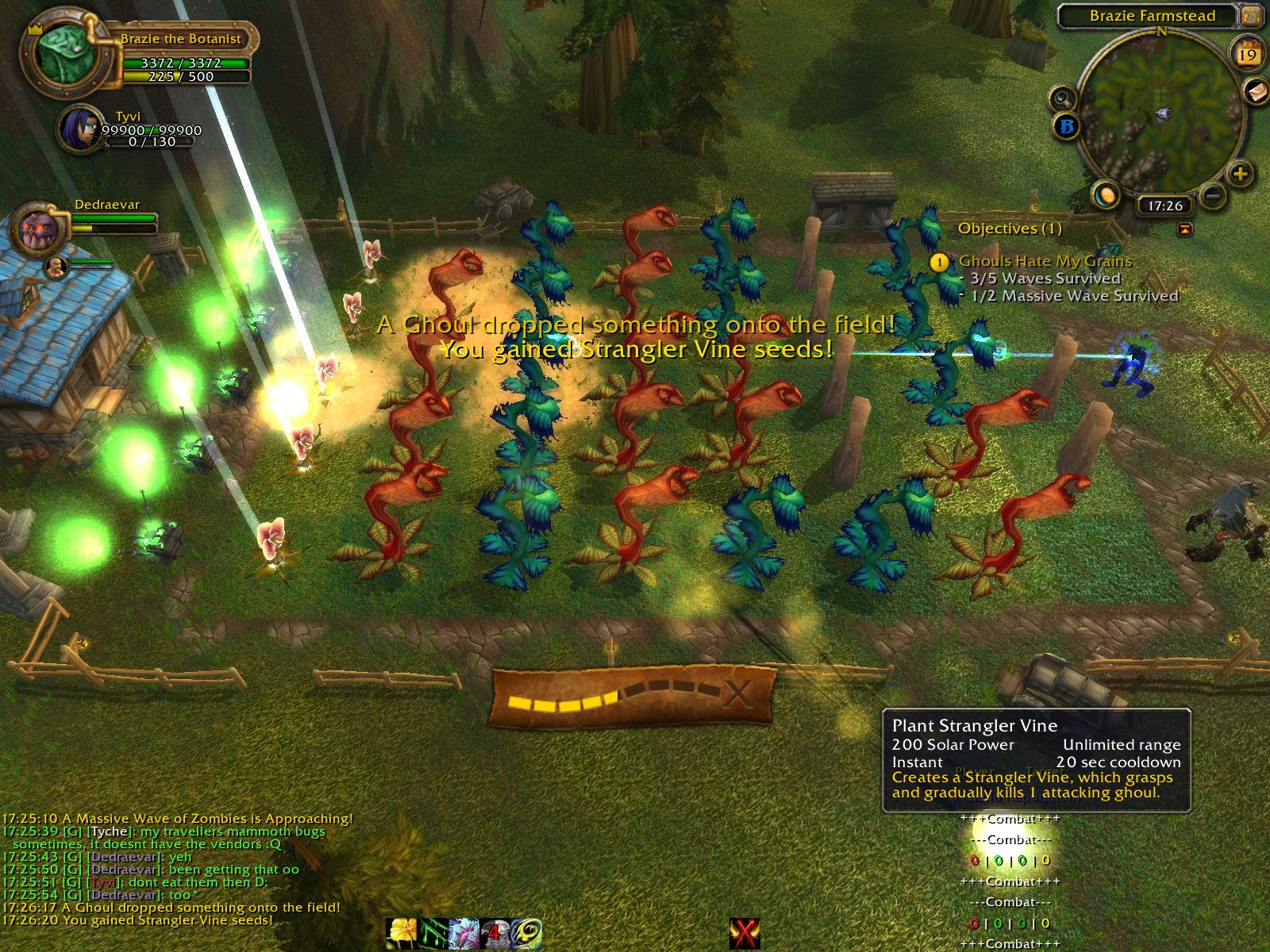Viewport: 1270px width, 952px height.
Task: Click the blue B minimap button
Action: point(1067,126)
